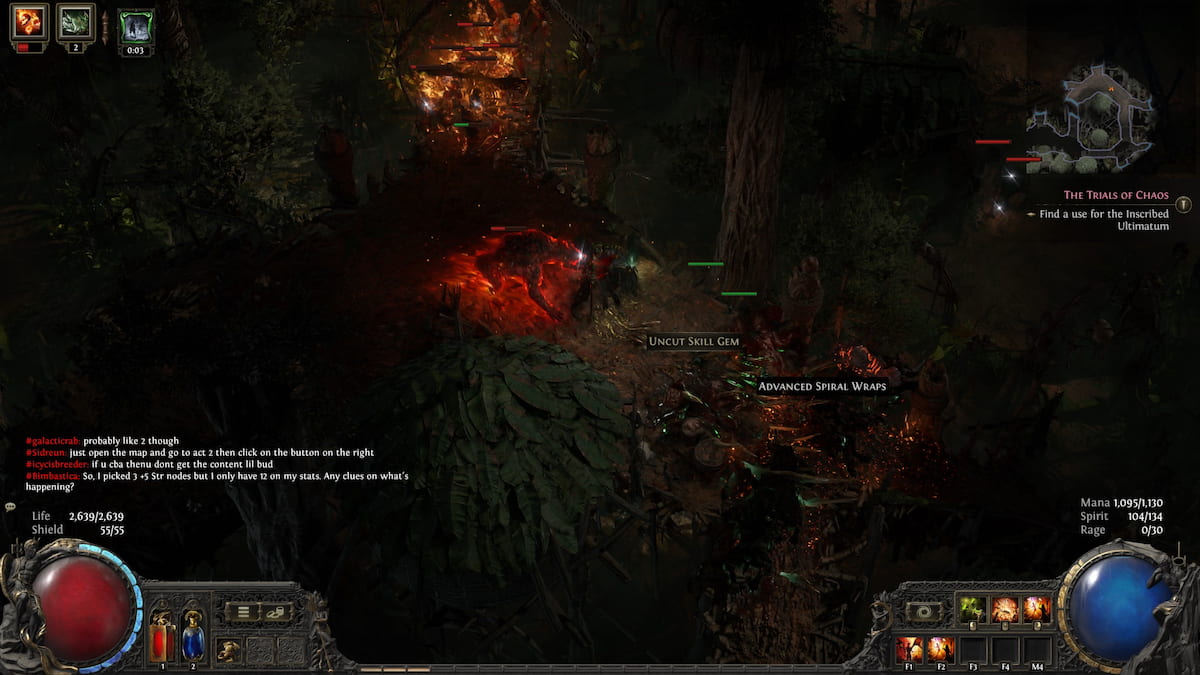Activate the skill bound to F2
The width and height of the screenshot is (1200, 675).
click(x=941, y=648)
